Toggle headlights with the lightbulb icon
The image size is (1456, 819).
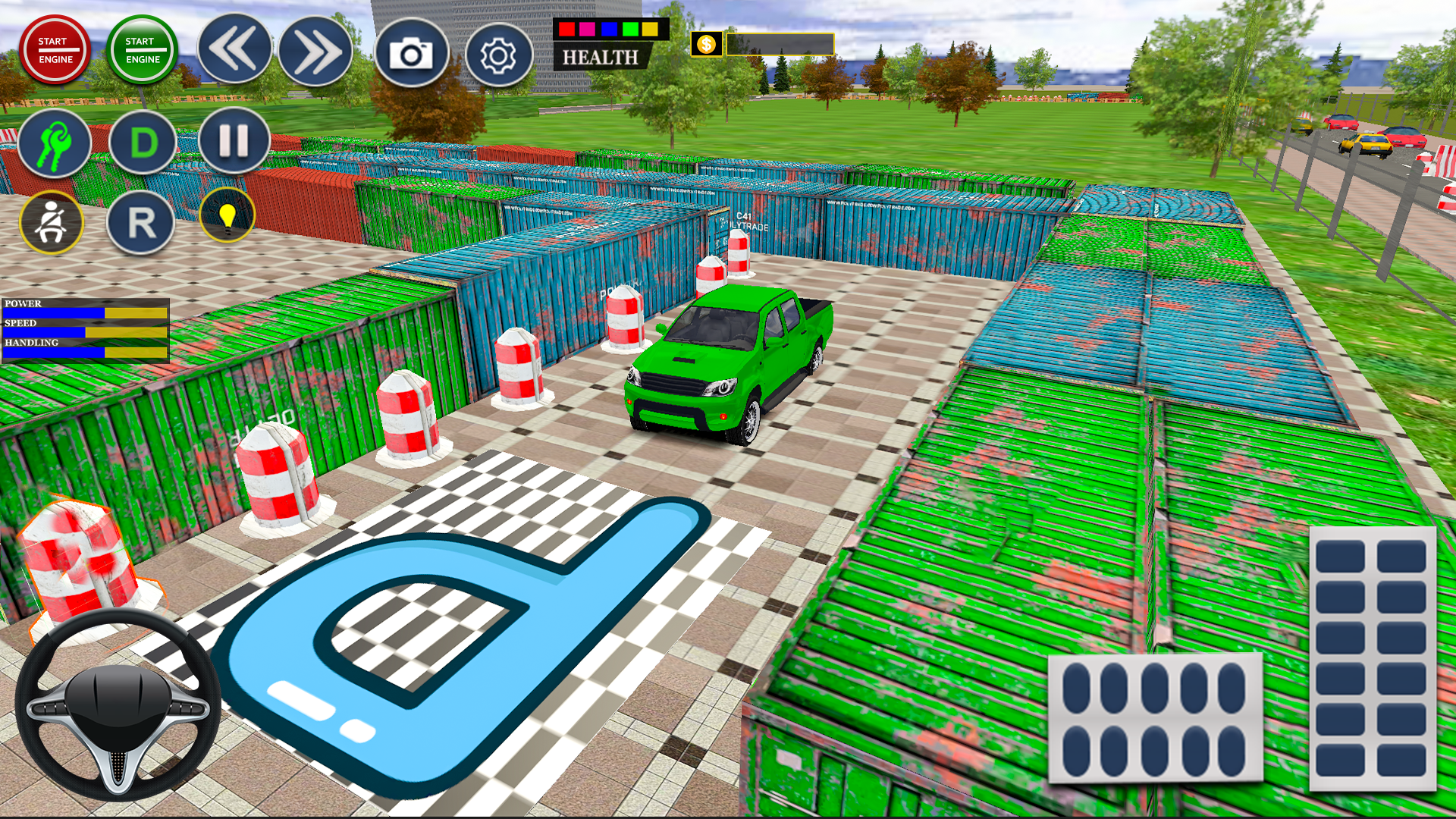pyautogui.click(x=227, y=215)
